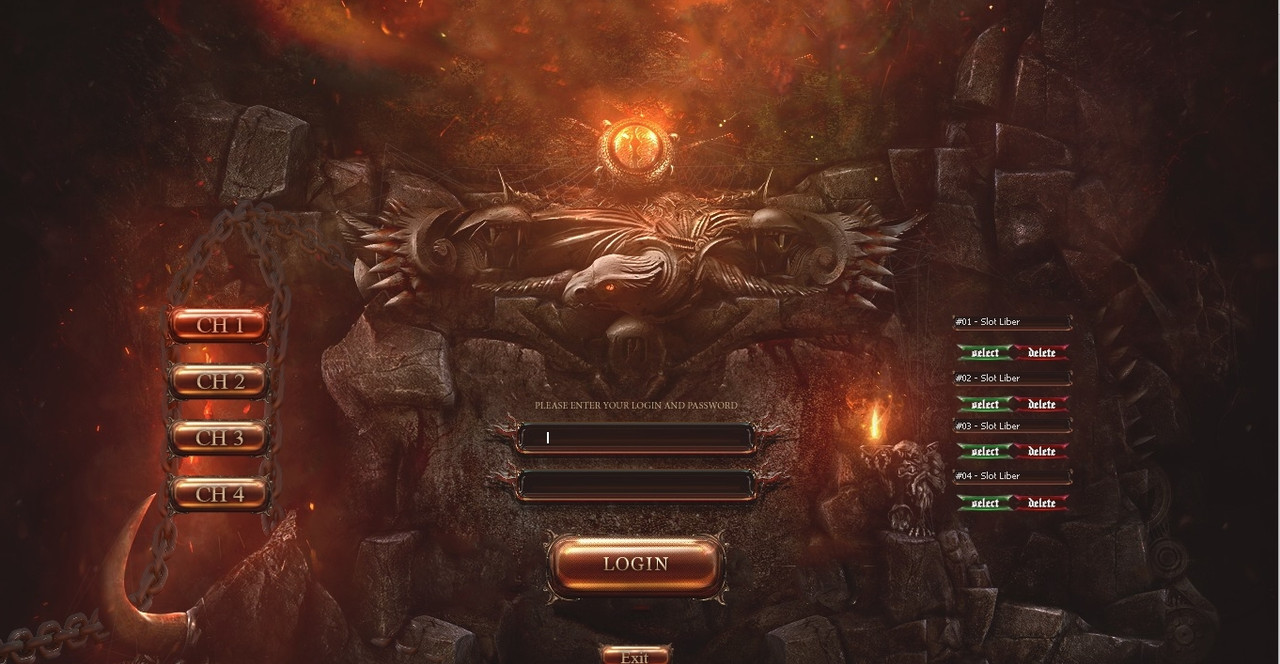
Task: Select saved account slot #02
Action: coord(985,404)
